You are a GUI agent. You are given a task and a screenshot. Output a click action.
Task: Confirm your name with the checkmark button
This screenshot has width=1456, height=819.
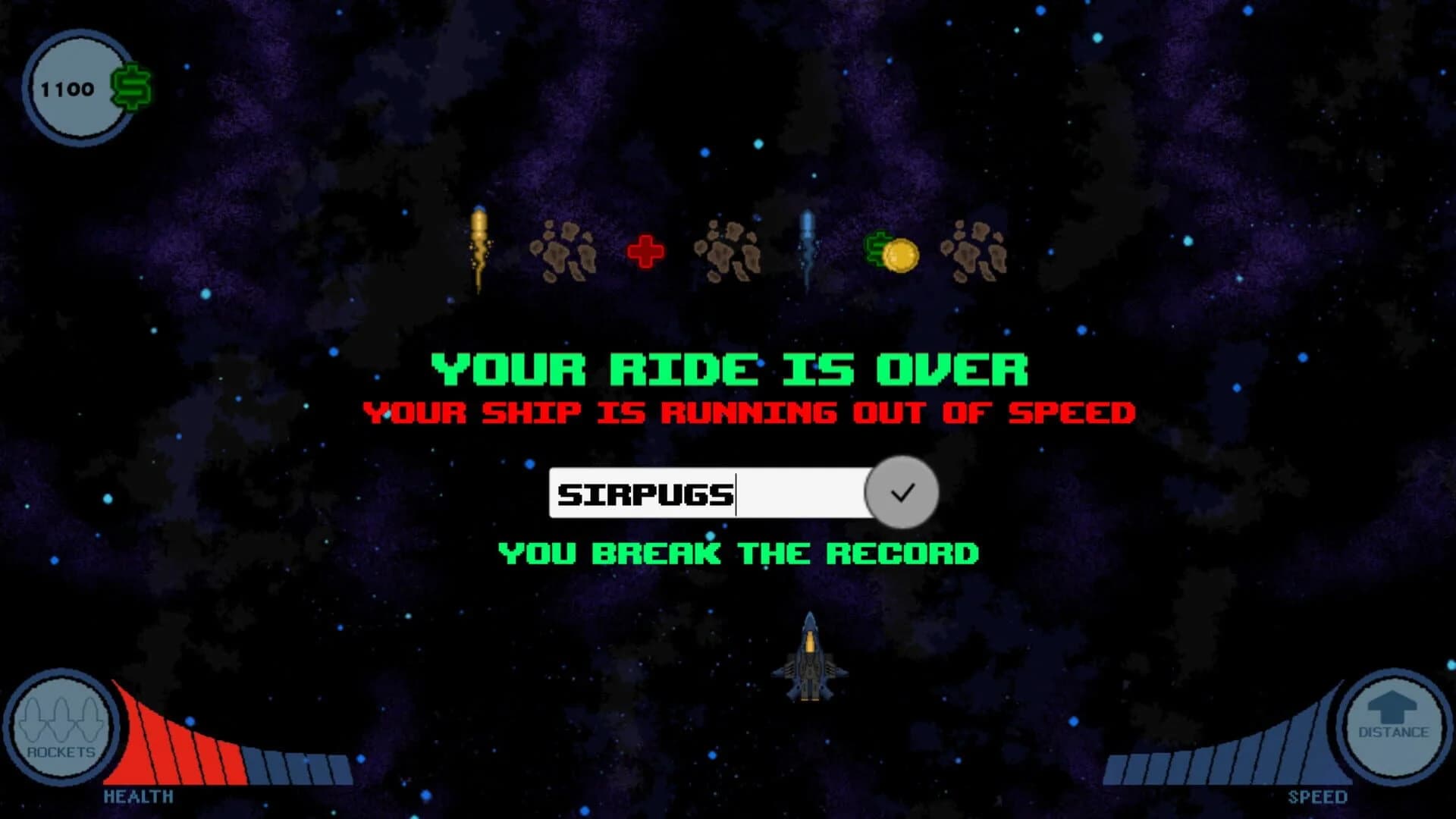pyautogui.click(x=901, y=493)
